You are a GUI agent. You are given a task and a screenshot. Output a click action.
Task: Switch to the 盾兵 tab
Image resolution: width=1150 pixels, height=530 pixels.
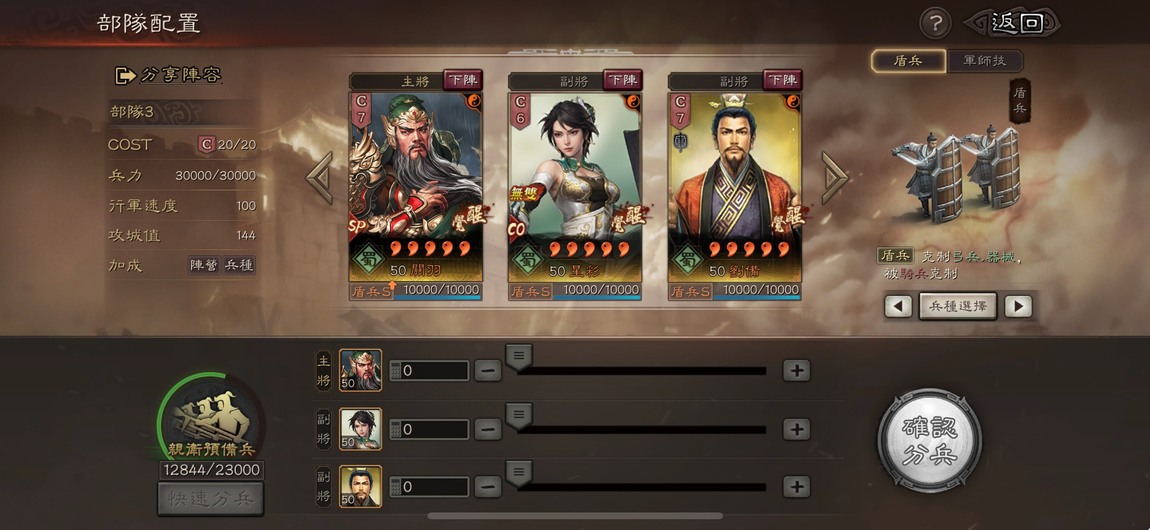click(x=907, y=61)
